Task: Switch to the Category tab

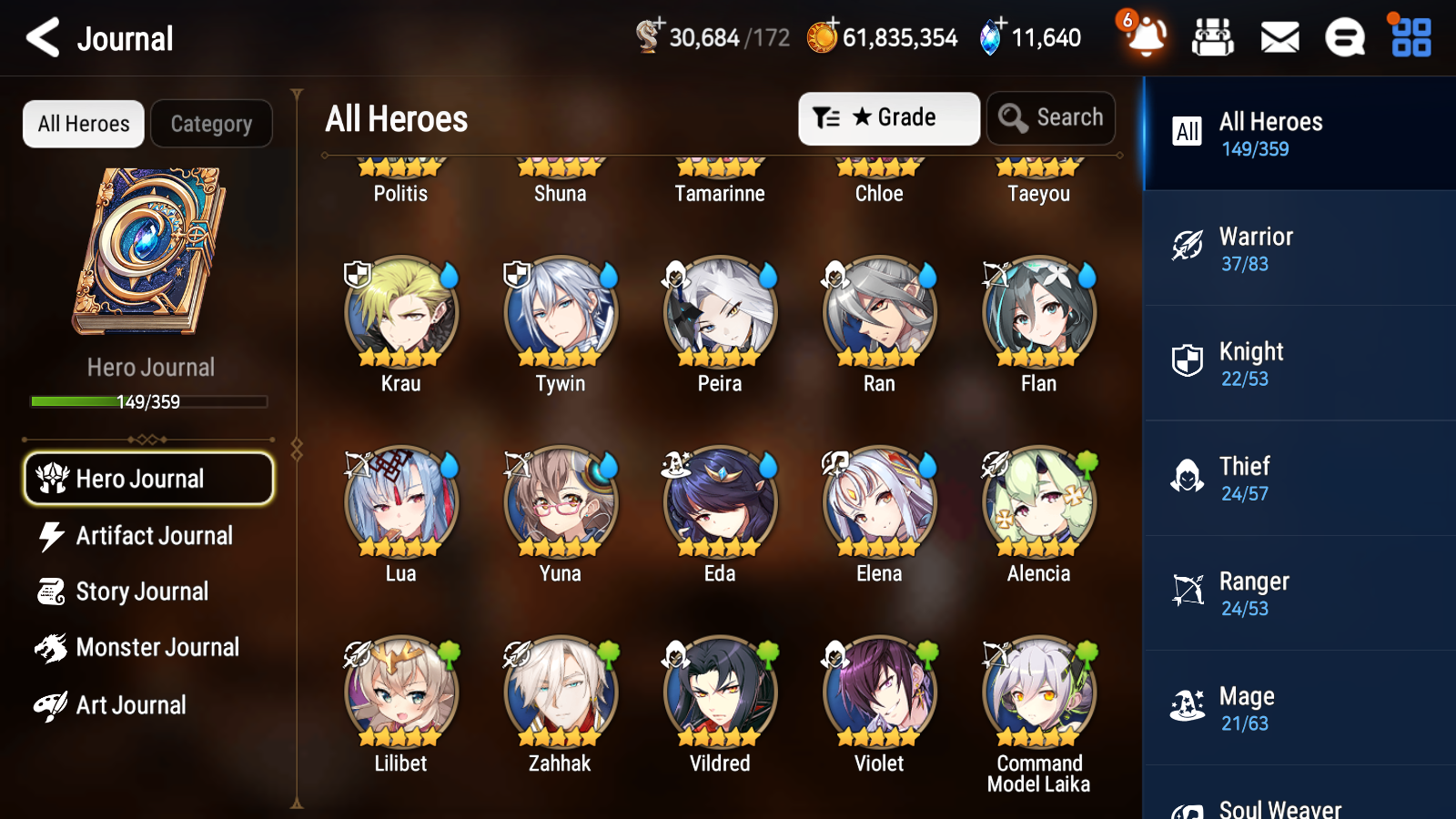Action: pyautogui.click(x=211, y=124)
